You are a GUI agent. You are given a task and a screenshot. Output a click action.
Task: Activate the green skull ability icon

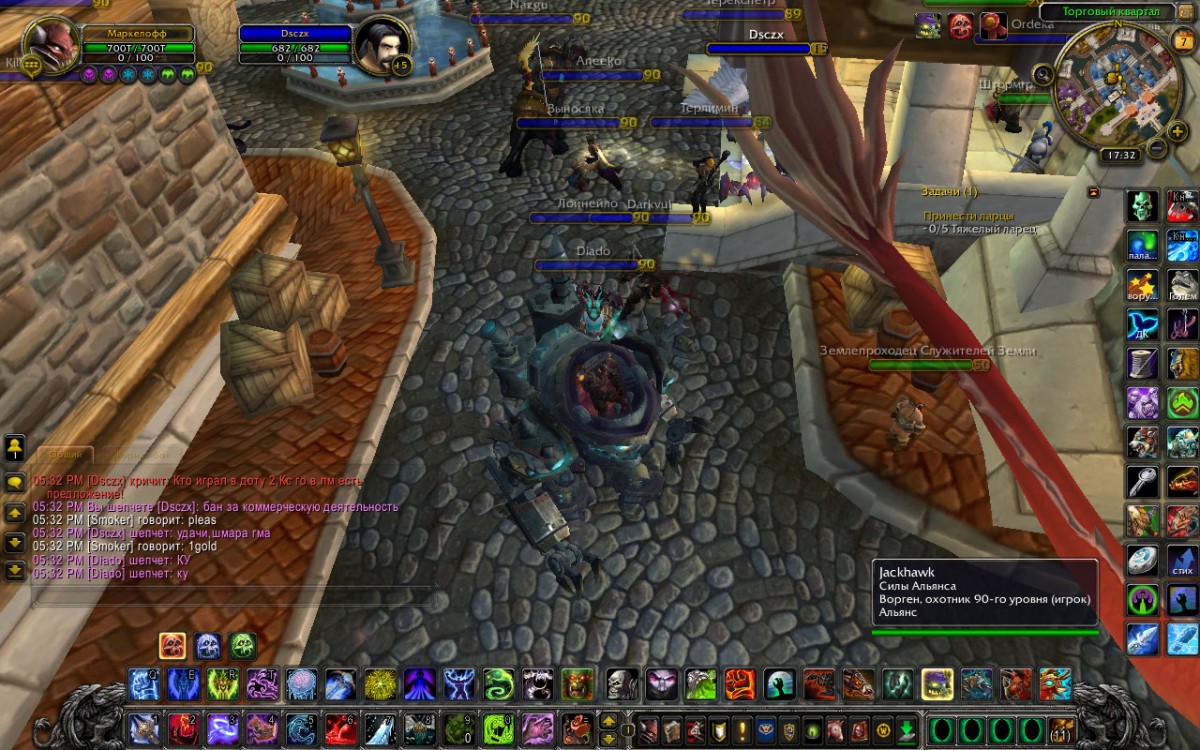point(1143,205)
